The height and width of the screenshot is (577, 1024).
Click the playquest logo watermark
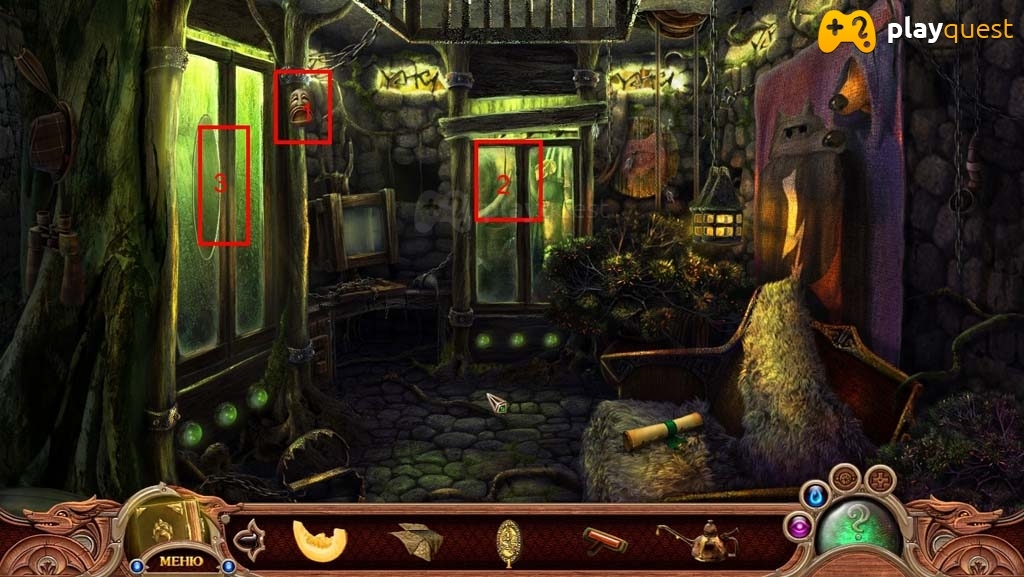[x=916, y=32]
